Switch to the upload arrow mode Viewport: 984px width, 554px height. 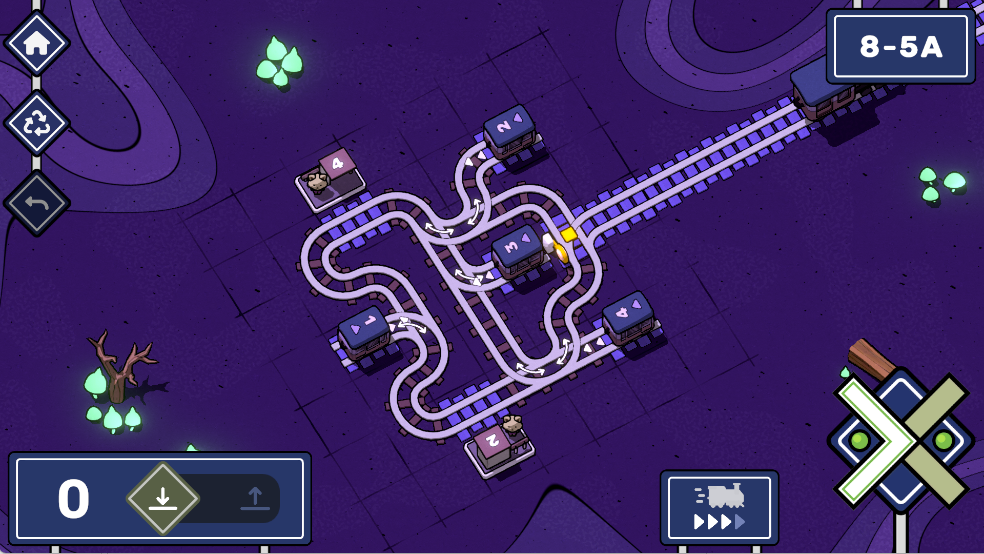coord(254,498)
